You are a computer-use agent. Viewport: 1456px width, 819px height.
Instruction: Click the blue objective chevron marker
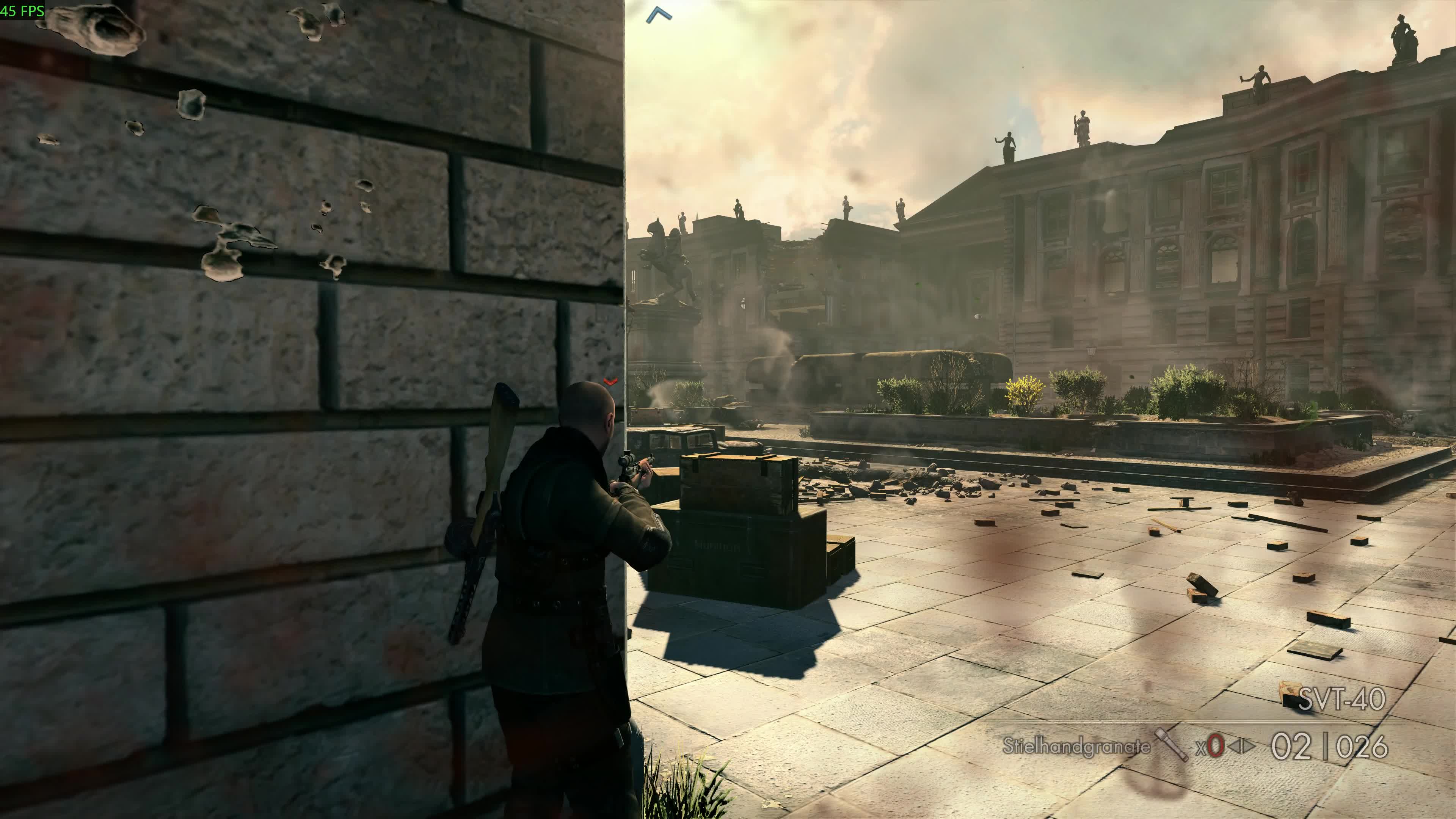659,15
